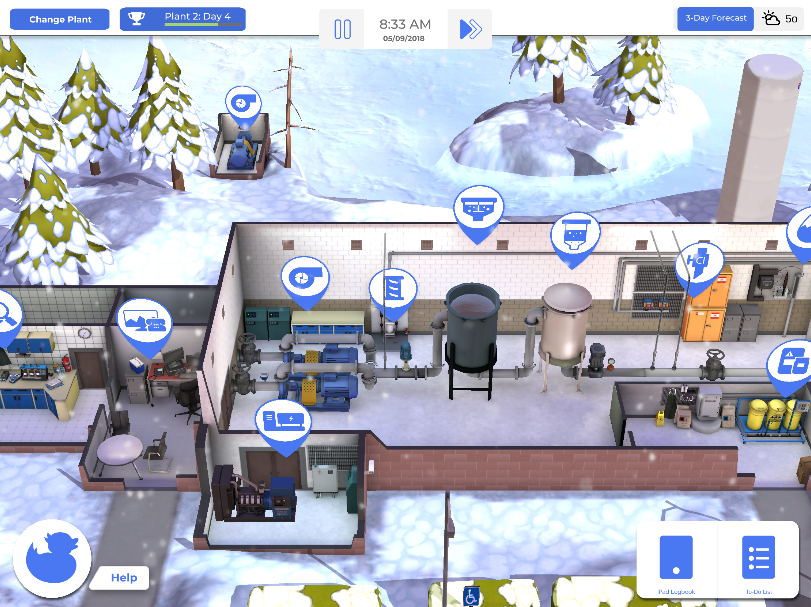Viewport: 811px width, 607px height.
Task: Open the Change Plant menu
Action: click(60, 19)
